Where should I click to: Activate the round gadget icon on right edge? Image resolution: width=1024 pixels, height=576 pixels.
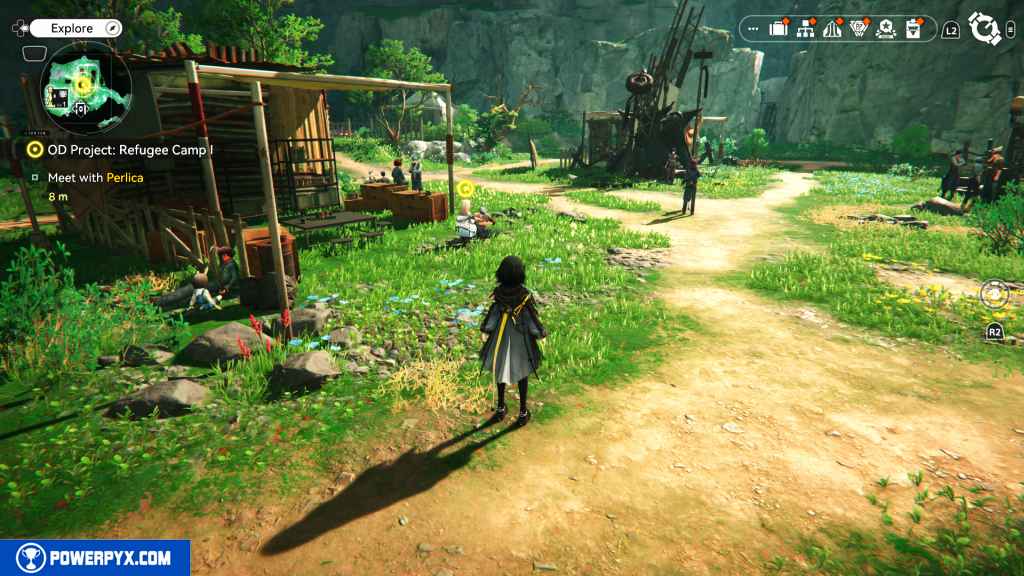point(995,294)
